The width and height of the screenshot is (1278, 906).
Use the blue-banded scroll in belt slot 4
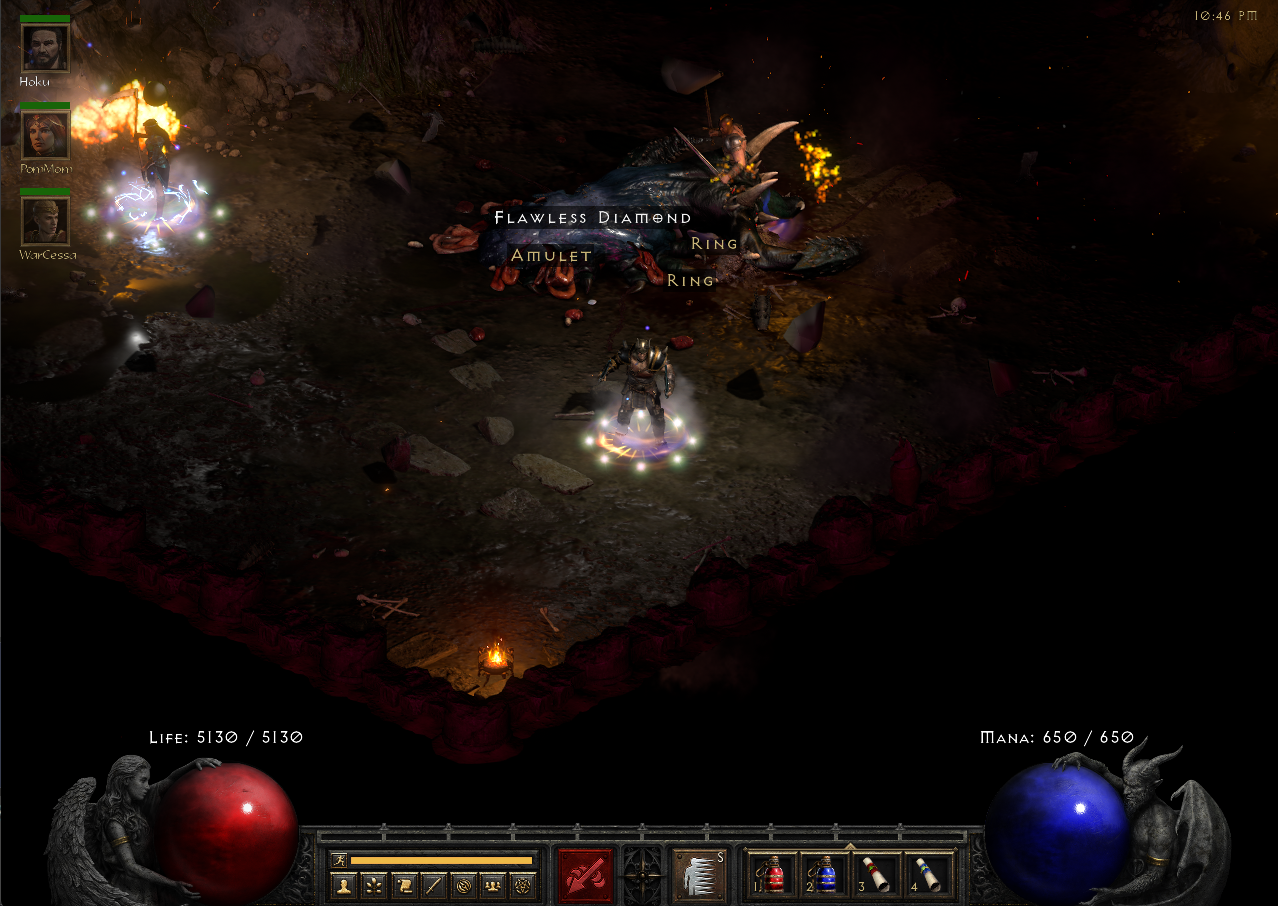(927, 875)
